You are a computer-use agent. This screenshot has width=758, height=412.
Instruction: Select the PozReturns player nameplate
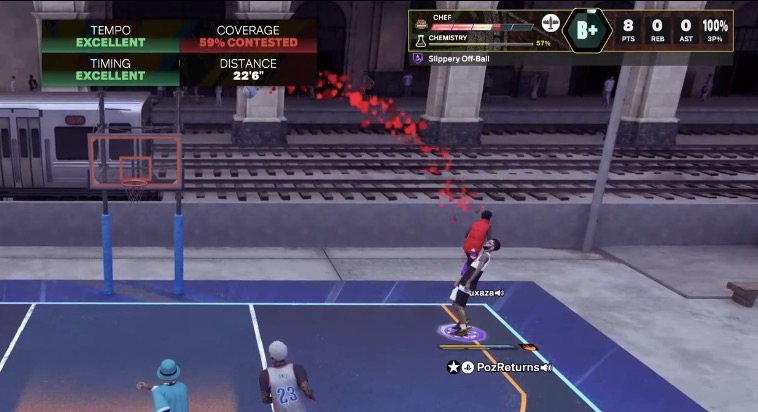click(500, 367)
